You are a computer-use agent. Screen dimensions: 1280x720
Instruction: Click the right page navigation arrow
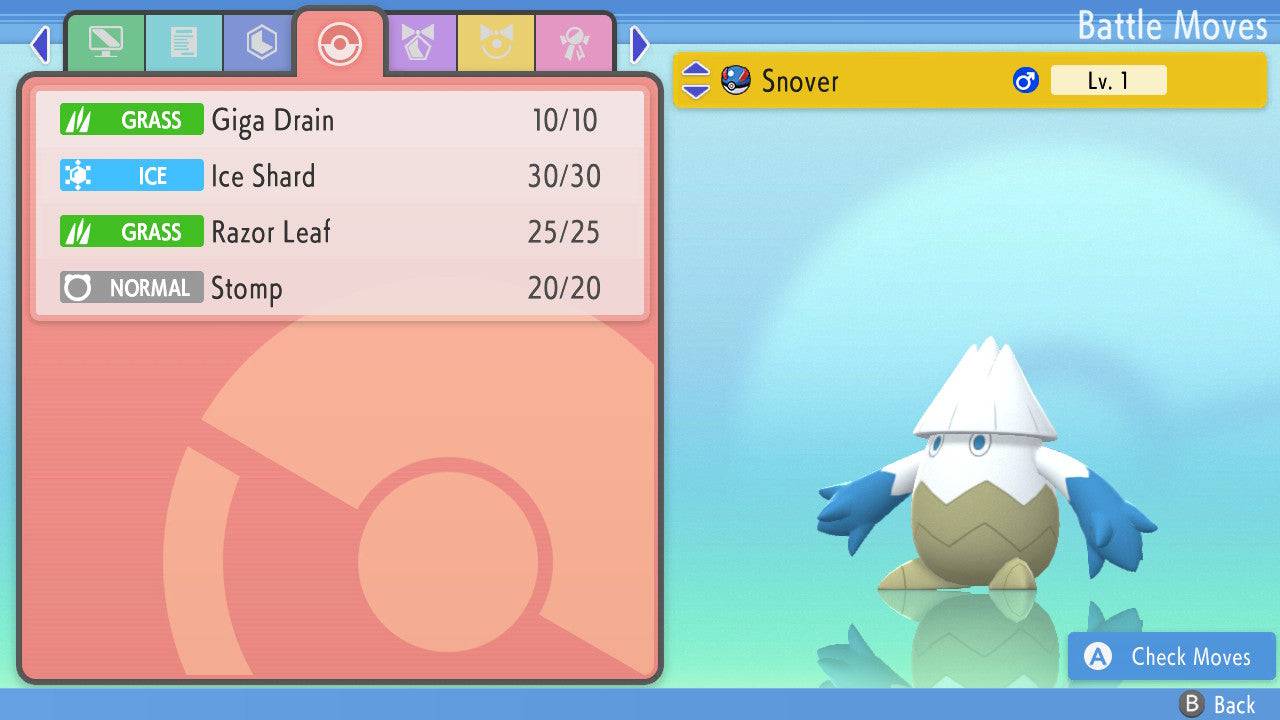[638, 46]
